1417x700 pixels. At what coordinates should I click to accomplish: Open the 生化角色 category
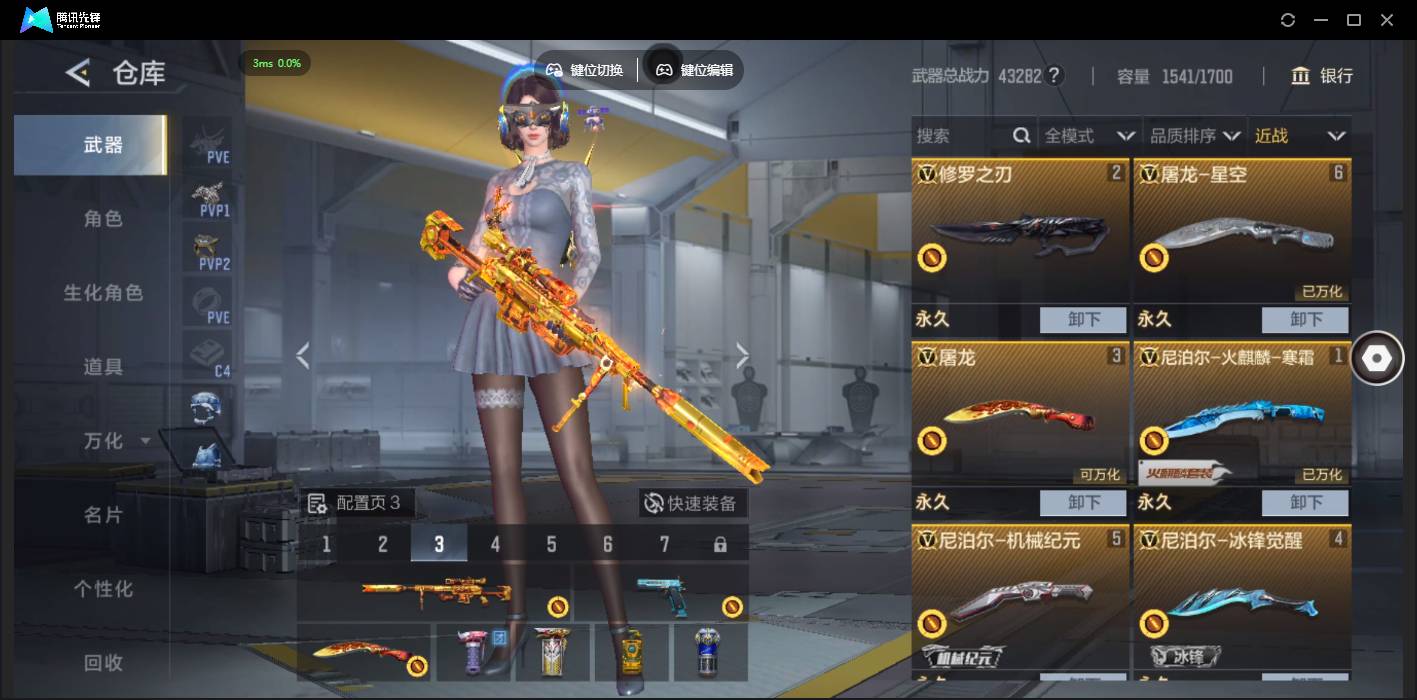(103, 293)
